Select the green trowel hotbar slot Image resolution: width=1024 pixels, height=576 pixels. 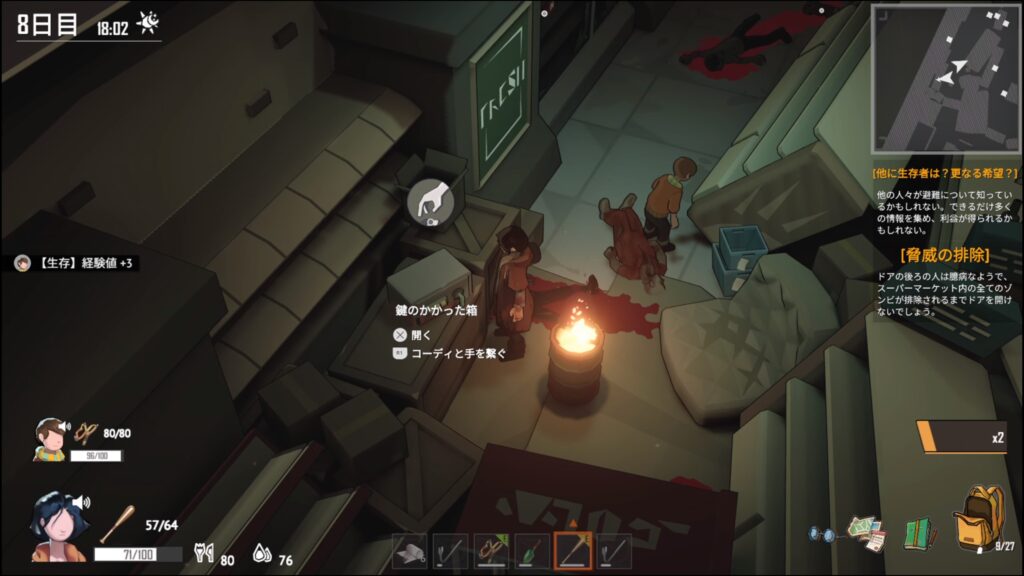tap(532, 552)
